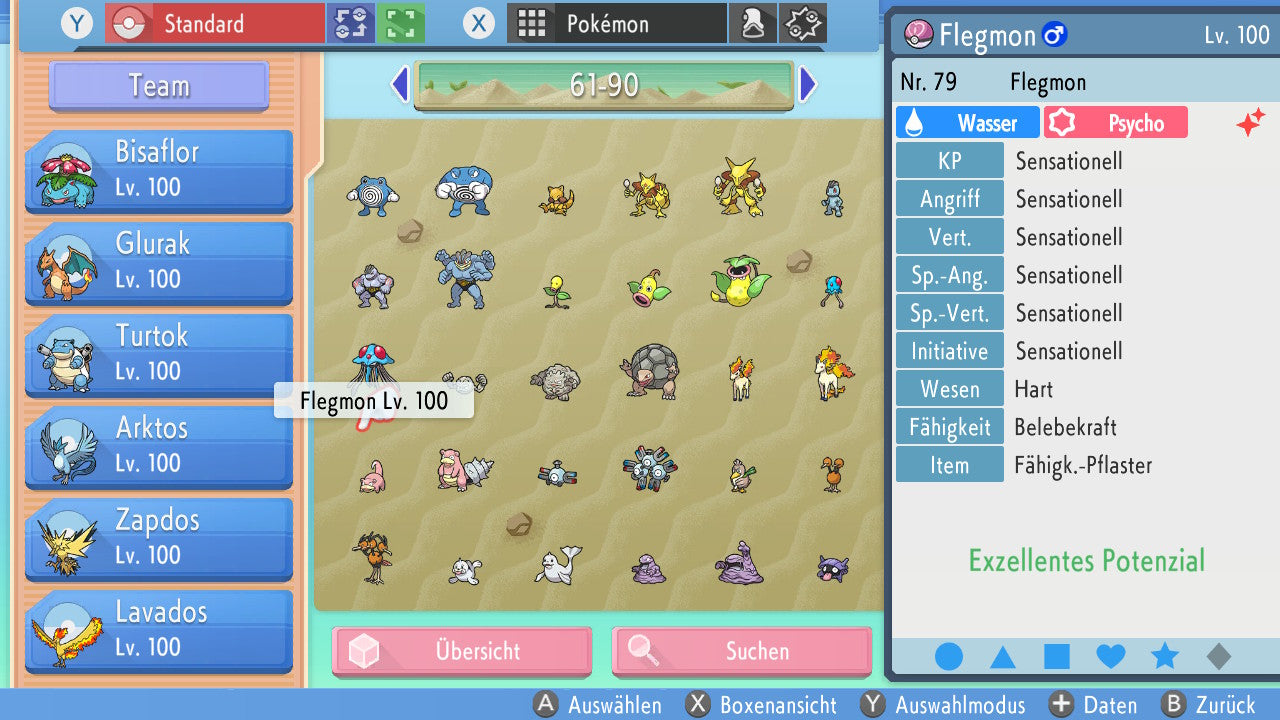The image size is (1280, 720).
Task: Select the Muk in the box
Action: [x=740, y=563]
